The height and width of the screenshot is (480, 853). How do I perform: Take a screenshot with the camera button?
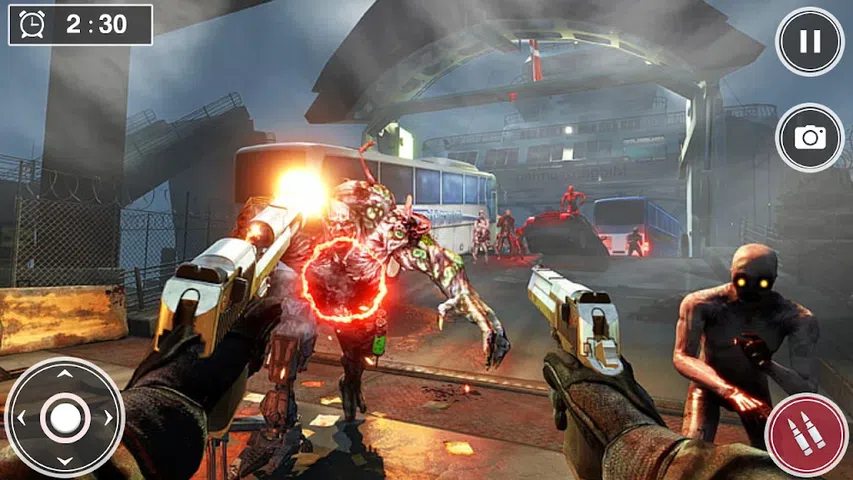pyautogui.click(x=810, y=138)
